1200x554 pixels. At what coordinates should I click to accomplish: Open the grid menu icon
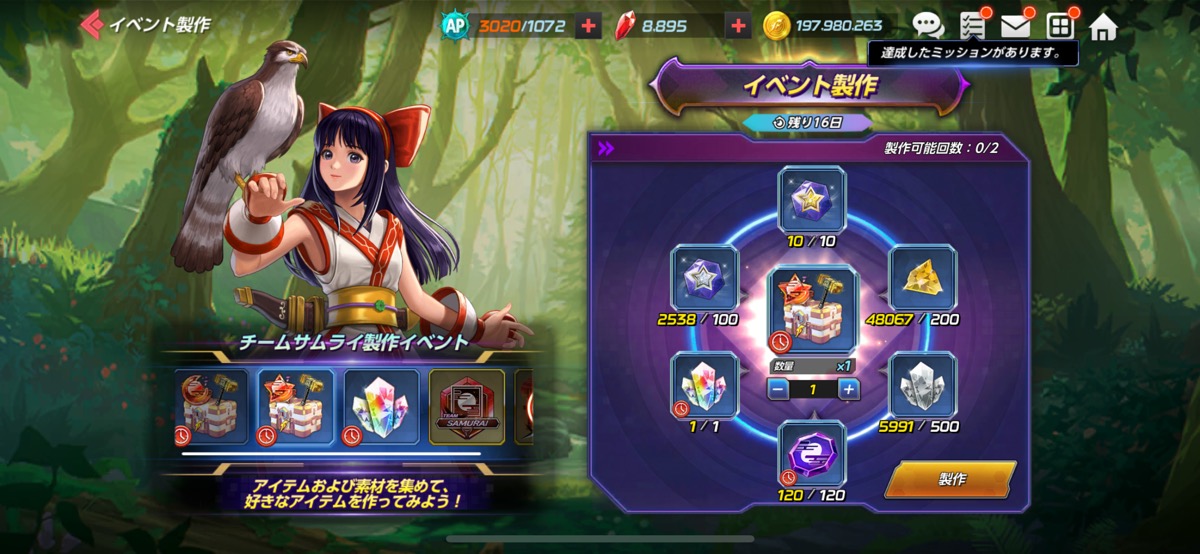1059,26
